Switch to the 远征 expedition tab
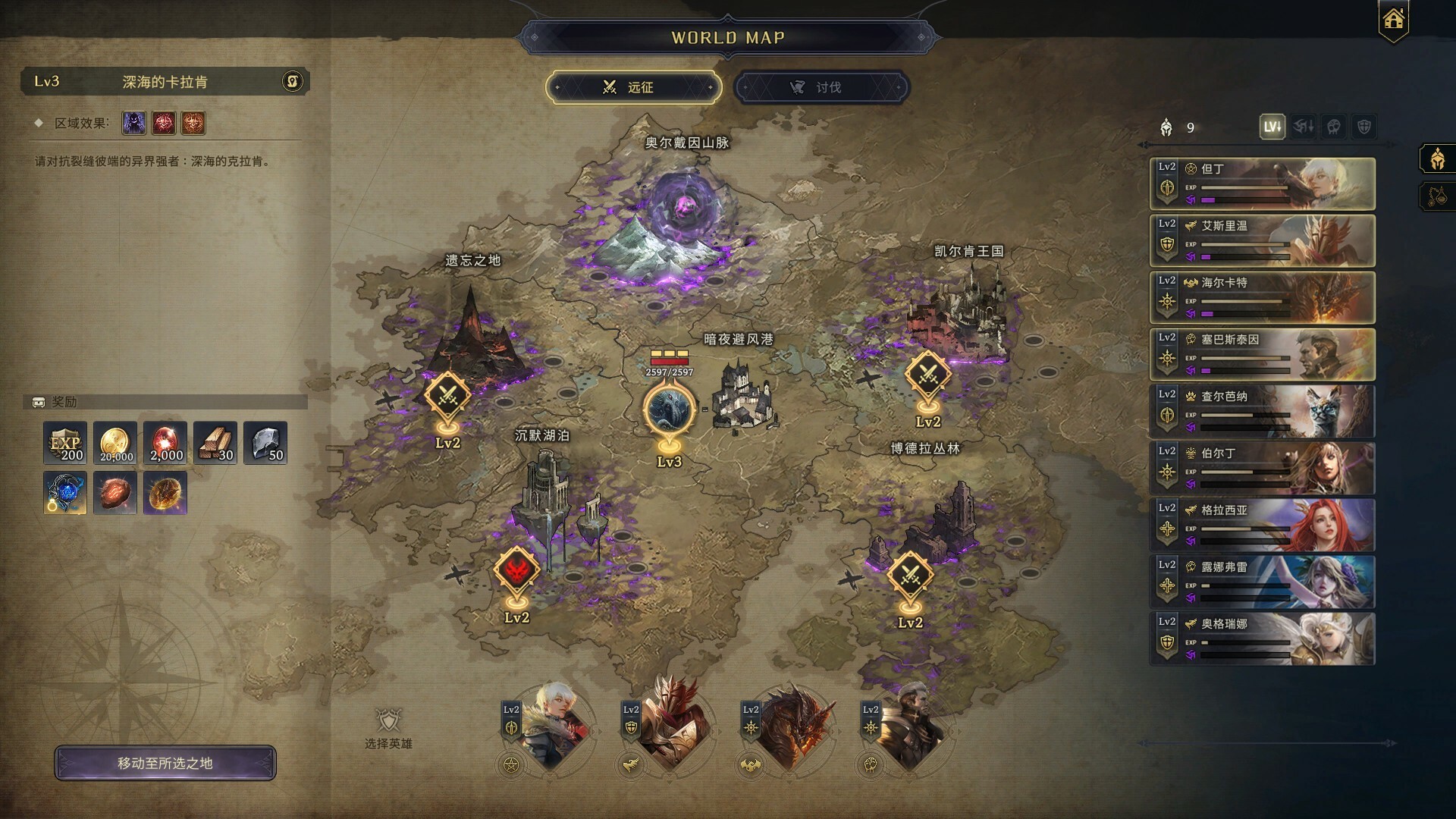 (633, 87)
